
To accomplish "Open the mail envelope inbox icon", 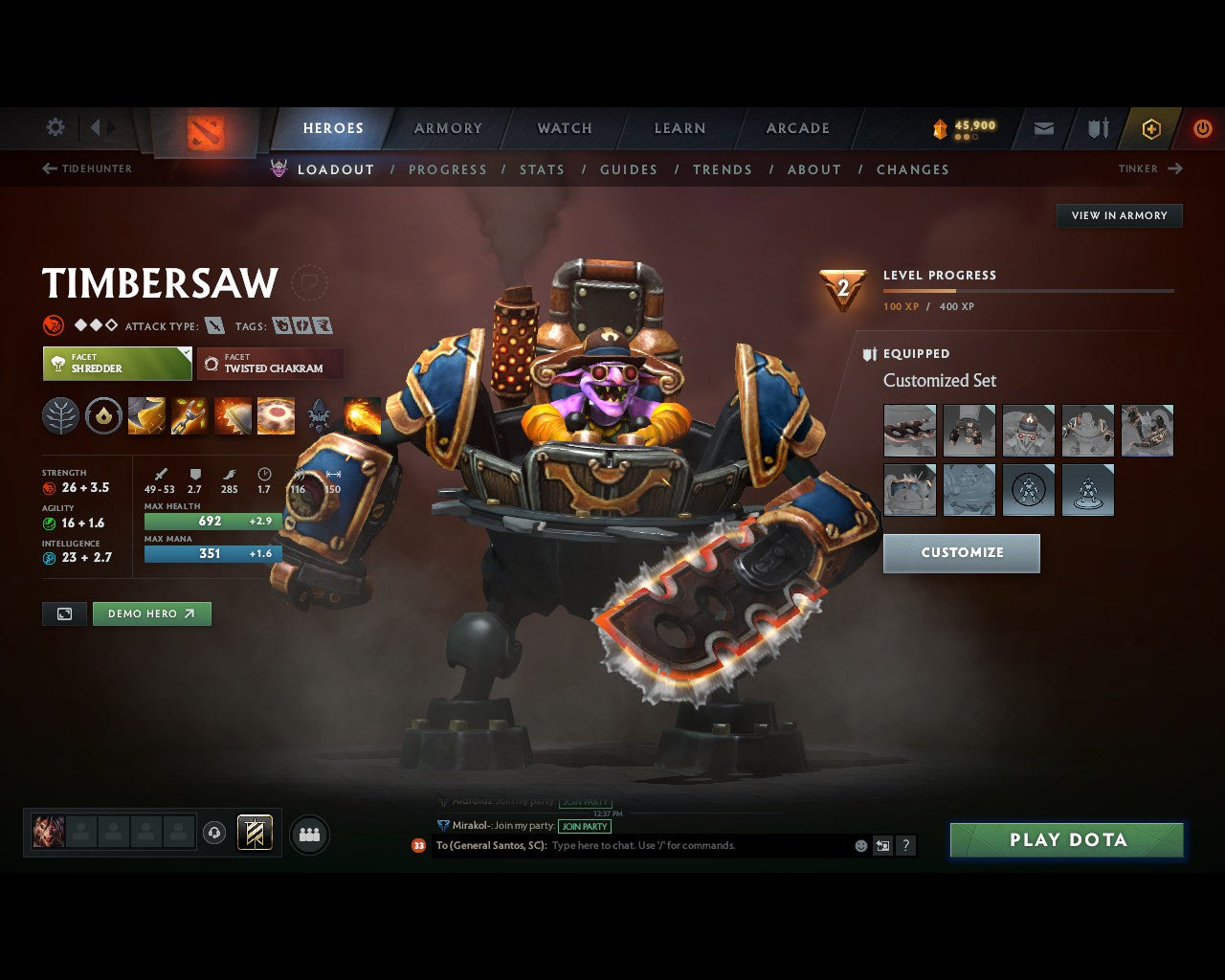I will coord(1043,128).
